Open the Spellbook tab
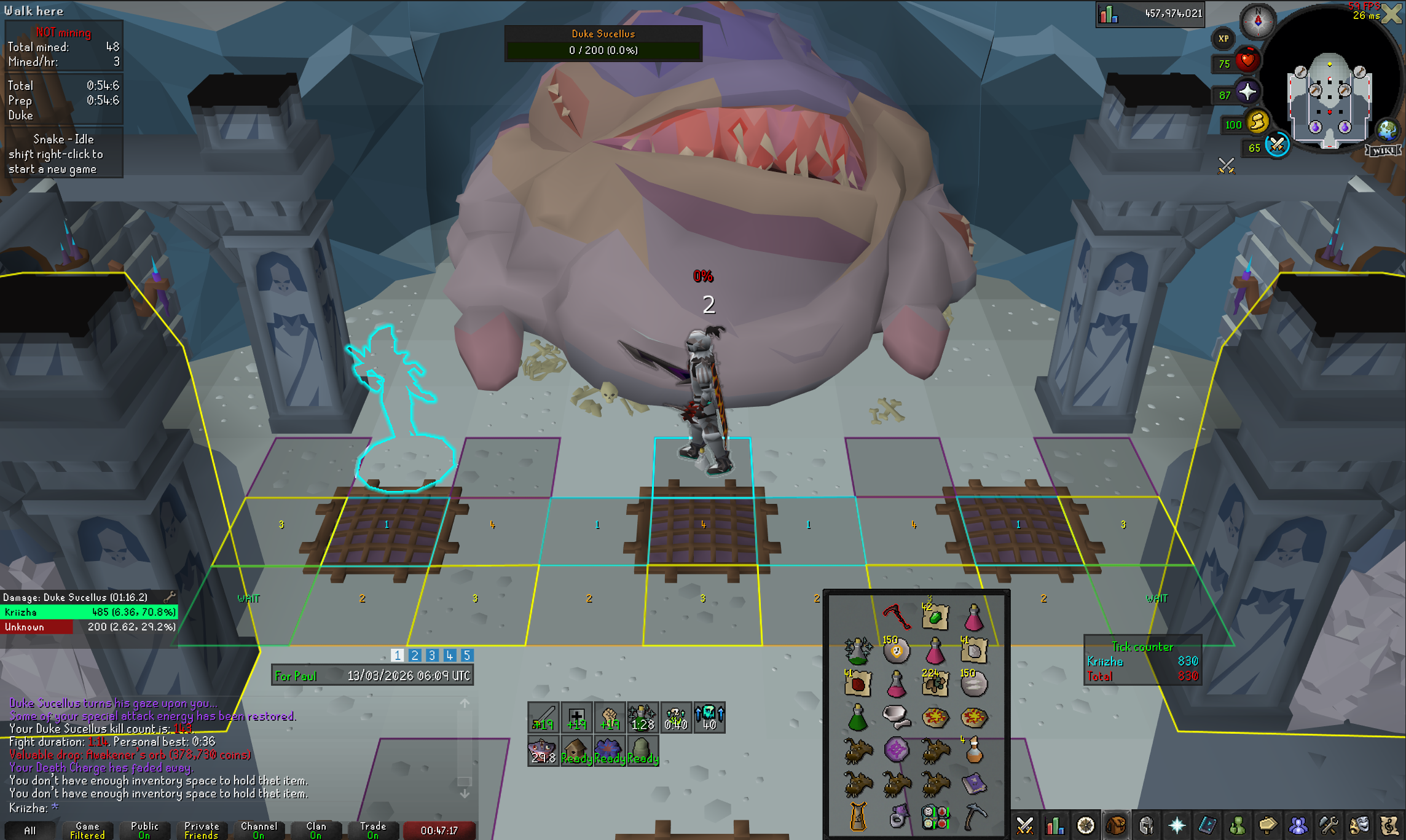 coord(1207,825)
